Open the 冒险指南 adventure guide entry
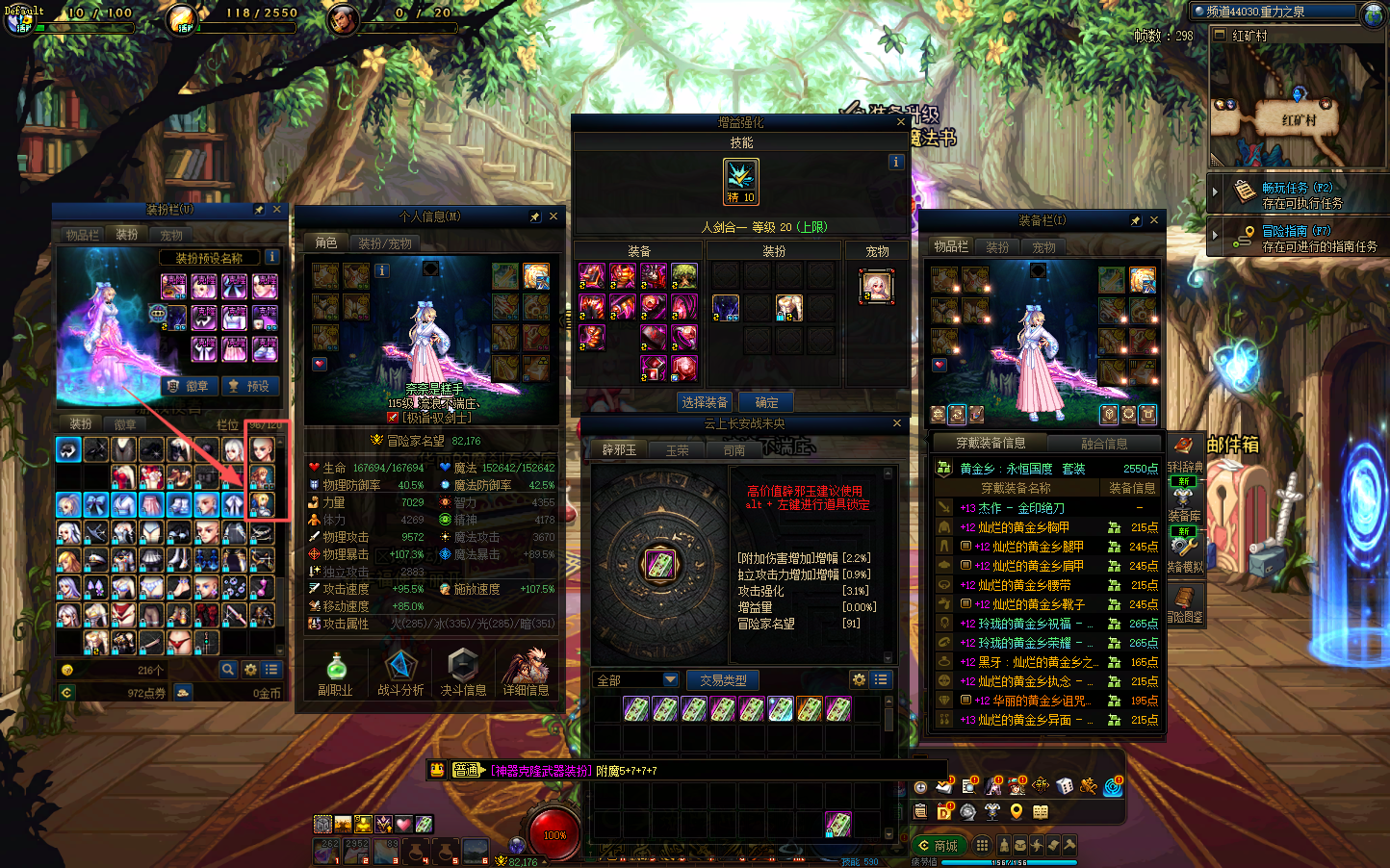 pos(1296,238)
